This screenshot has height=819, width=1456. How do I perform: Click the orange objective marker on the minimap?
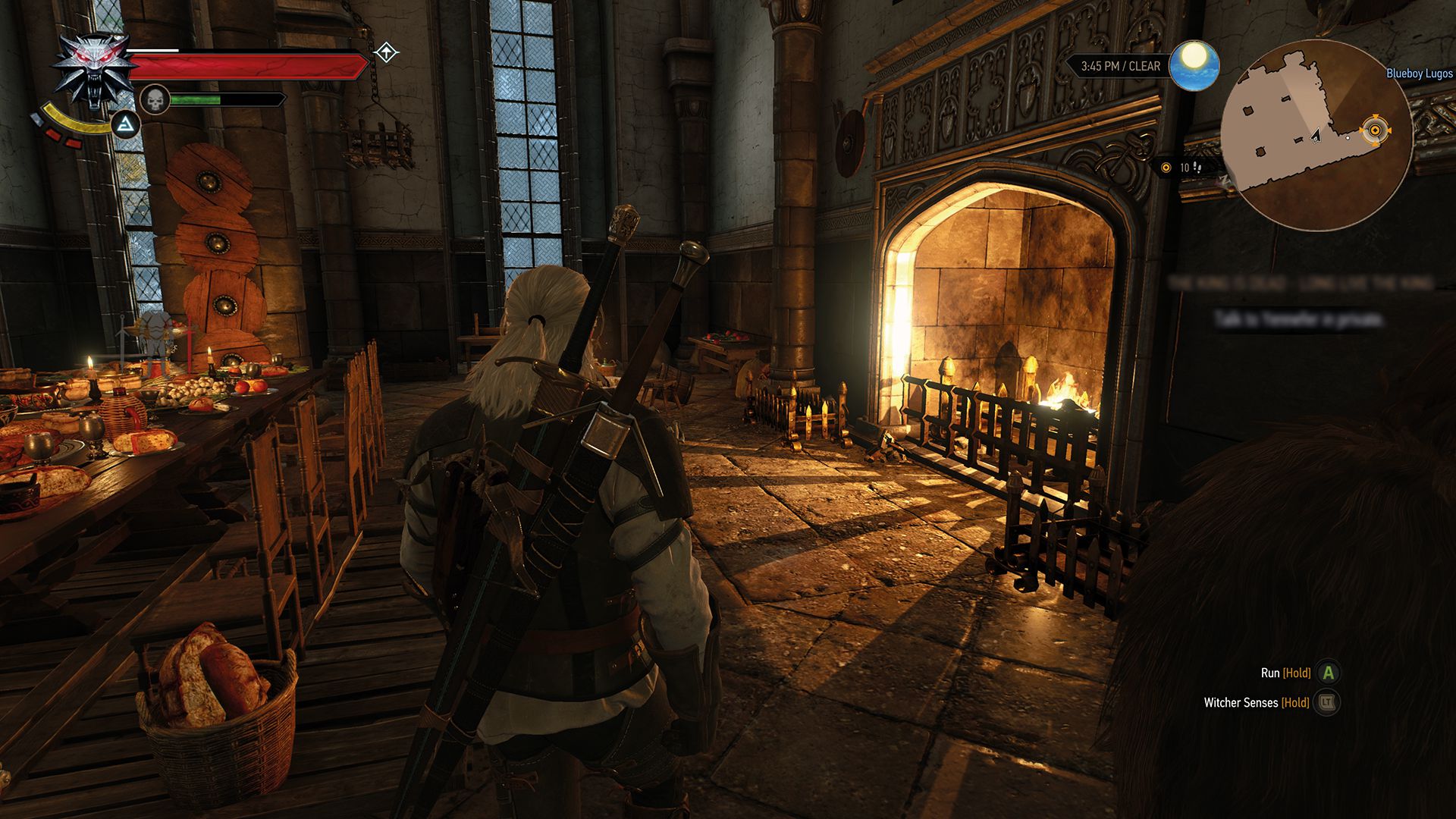coord(1375,131)
